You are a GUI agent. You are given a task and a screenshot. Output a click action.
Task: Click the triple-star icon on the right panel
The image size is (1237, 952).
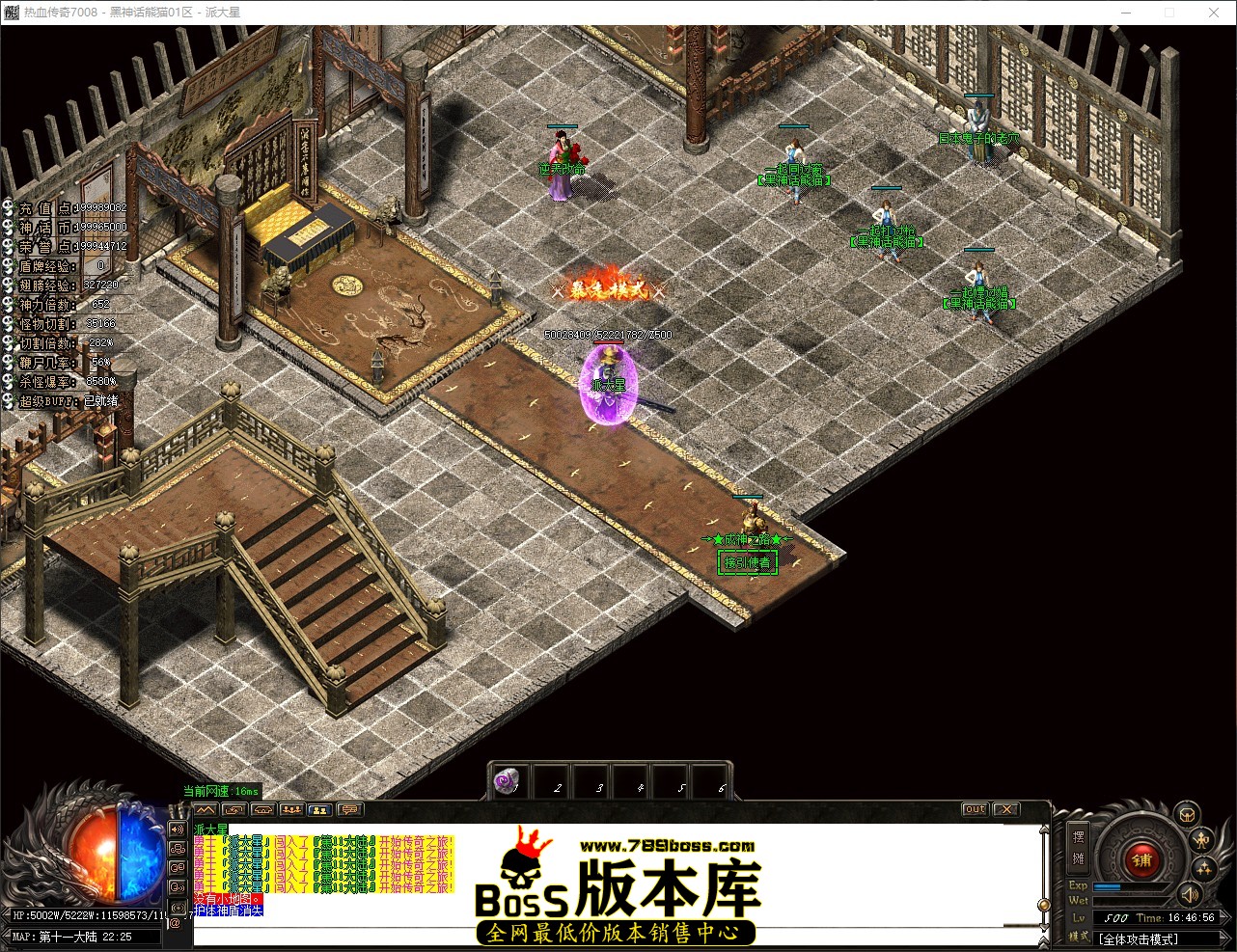click(x=1203, y=868)
